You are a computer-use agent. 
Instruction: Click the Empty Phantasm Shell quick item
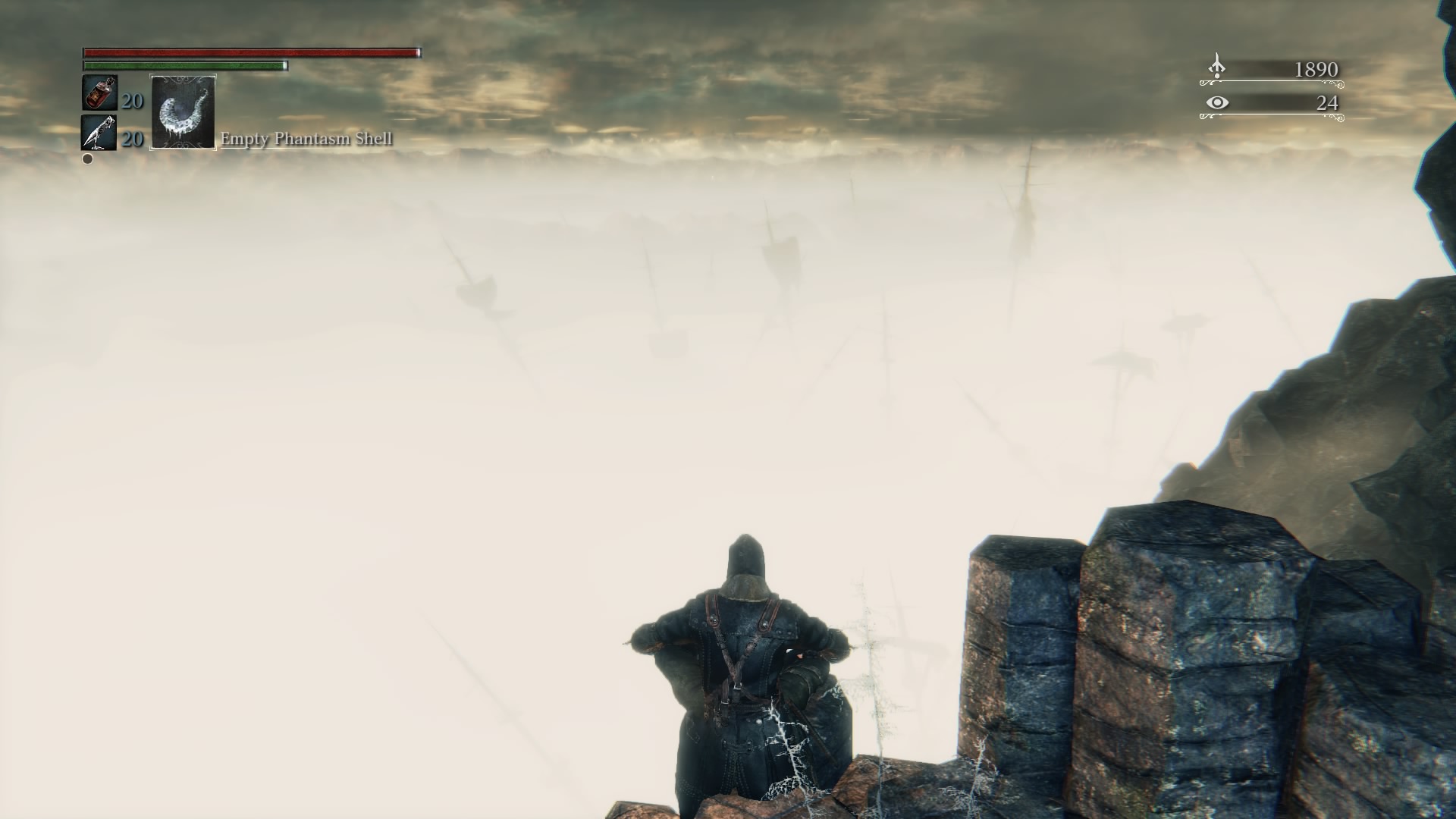coord(184,112)
